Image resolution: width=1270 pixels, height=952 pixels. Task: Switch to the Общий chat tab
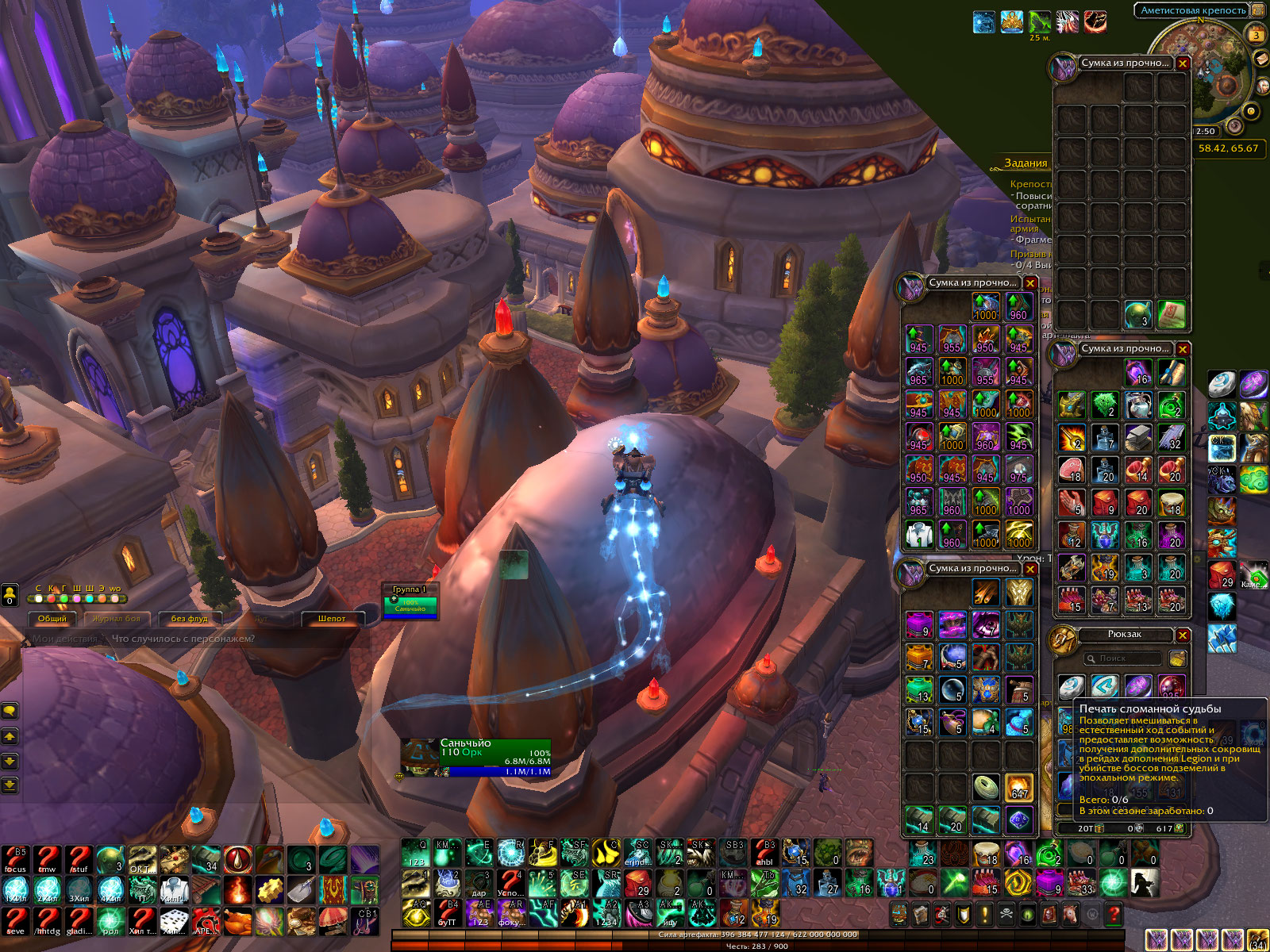(52, 619)
